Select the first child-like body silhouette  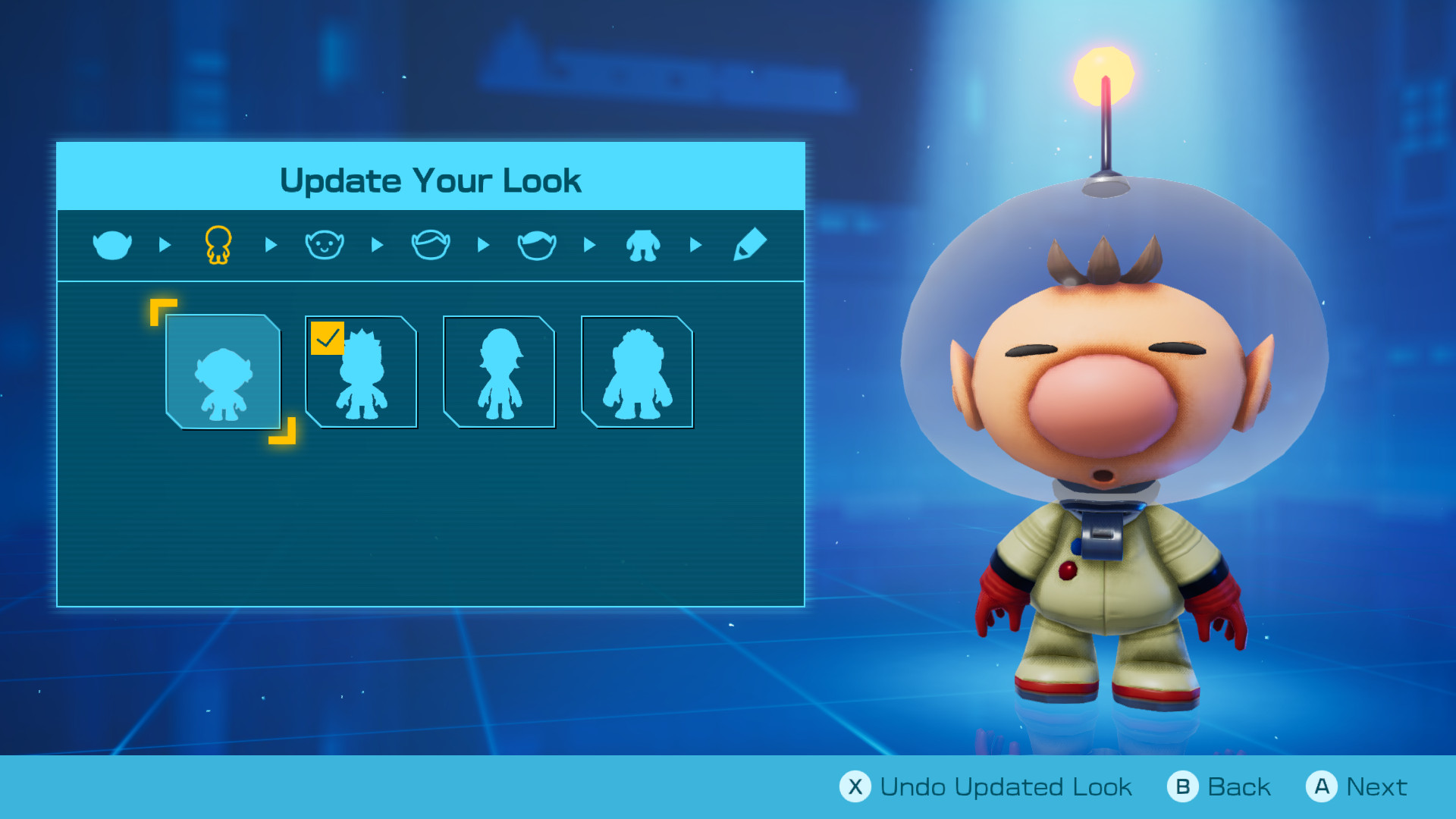pos(224,372)
